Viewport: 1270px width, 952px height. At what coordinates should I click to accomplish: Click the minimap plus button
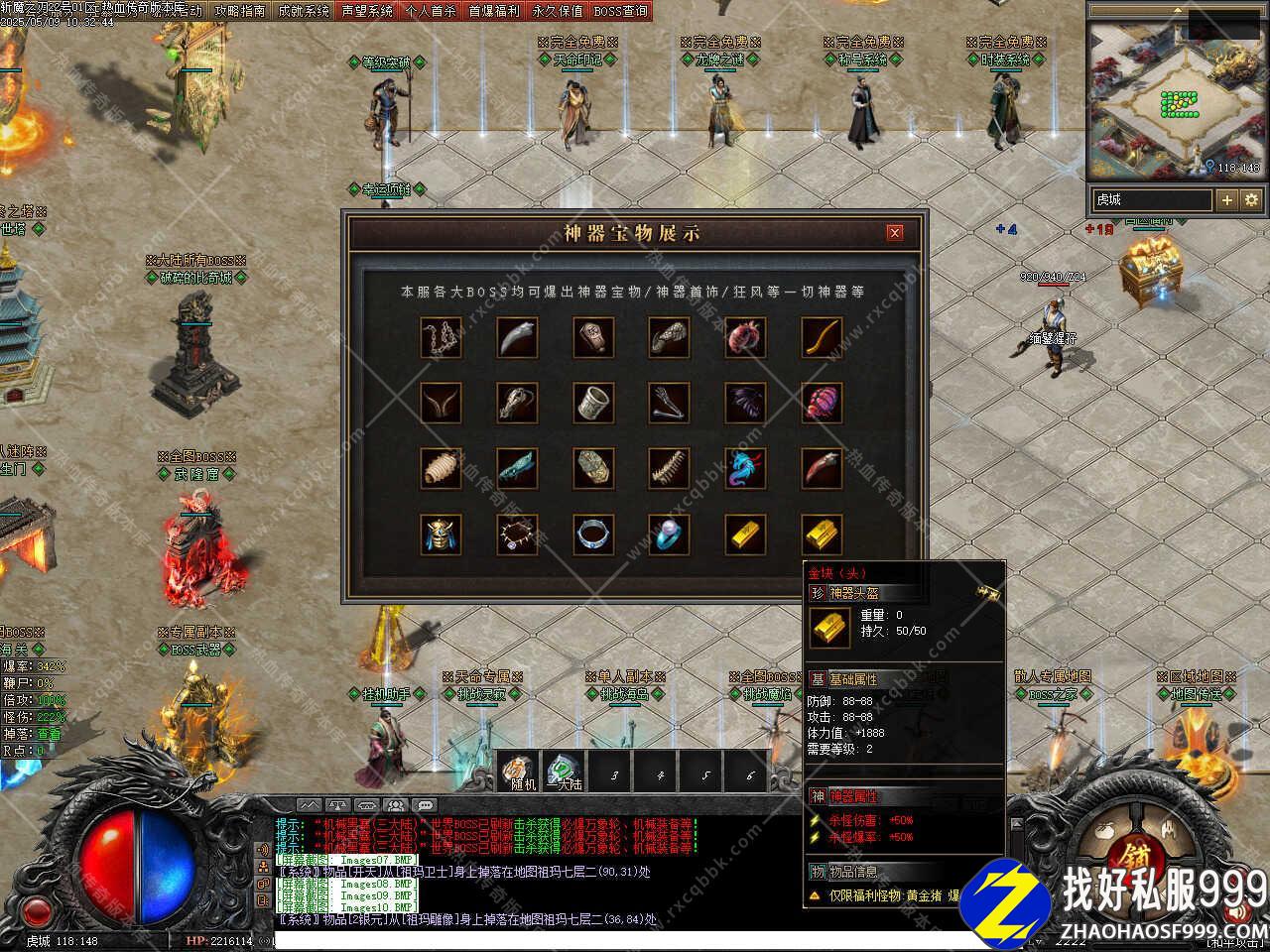coord(1227,199)
